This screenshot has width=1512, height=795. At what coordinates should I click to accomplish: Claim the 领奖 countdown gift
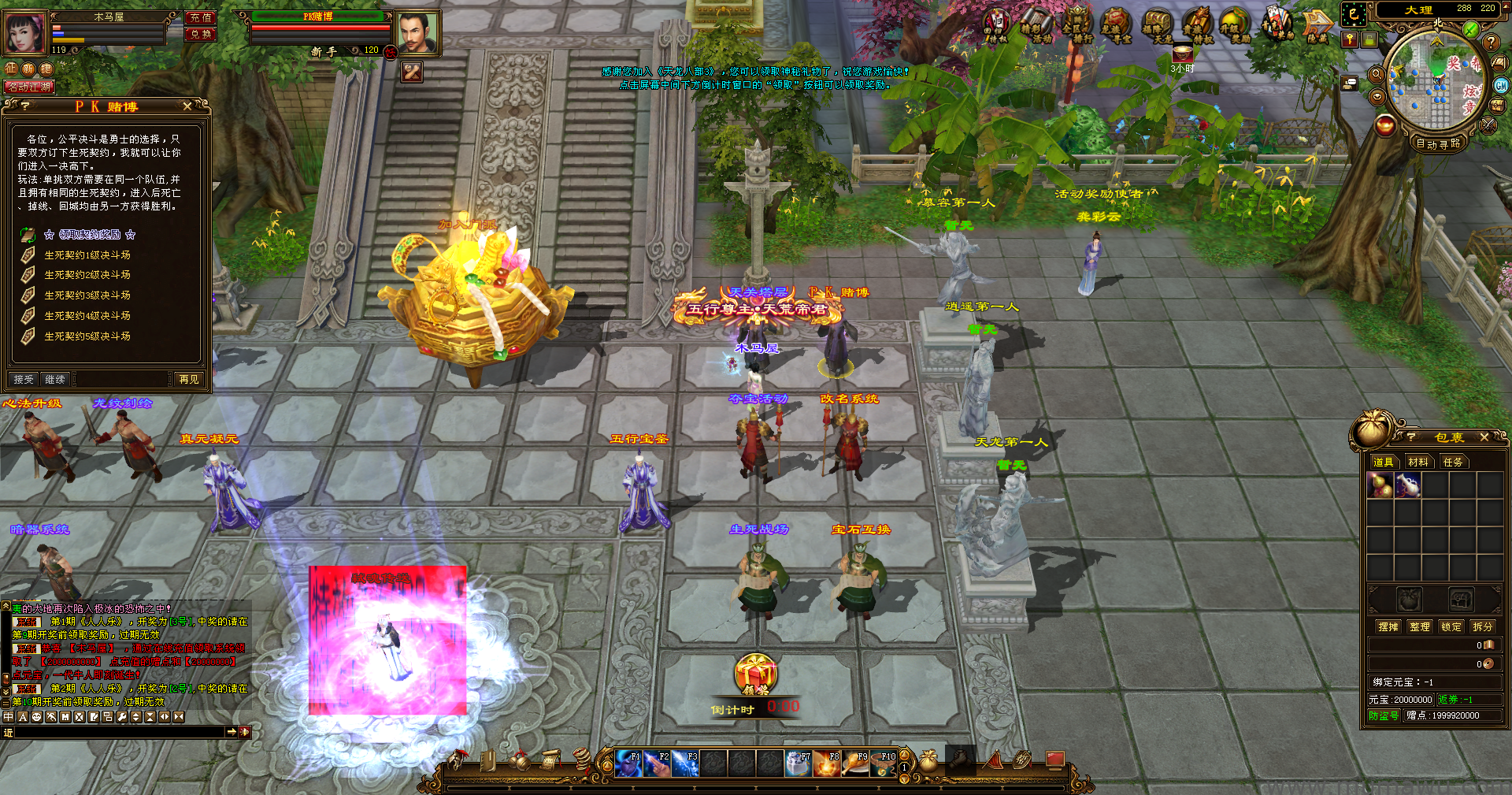(755, 675)
